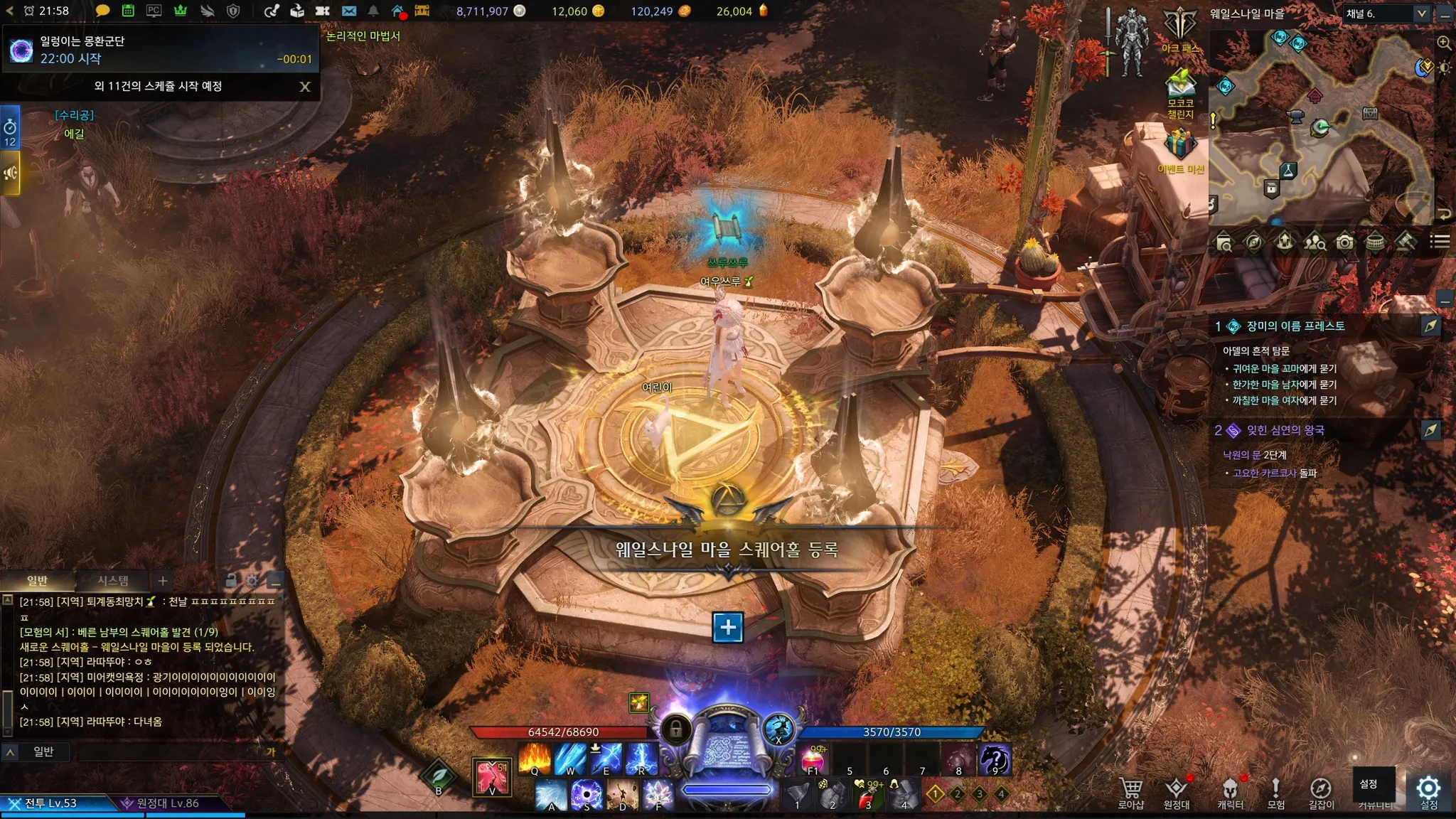Open the mail envelope icon
The image size is (1456, 819).
click(x=348, y=11)
